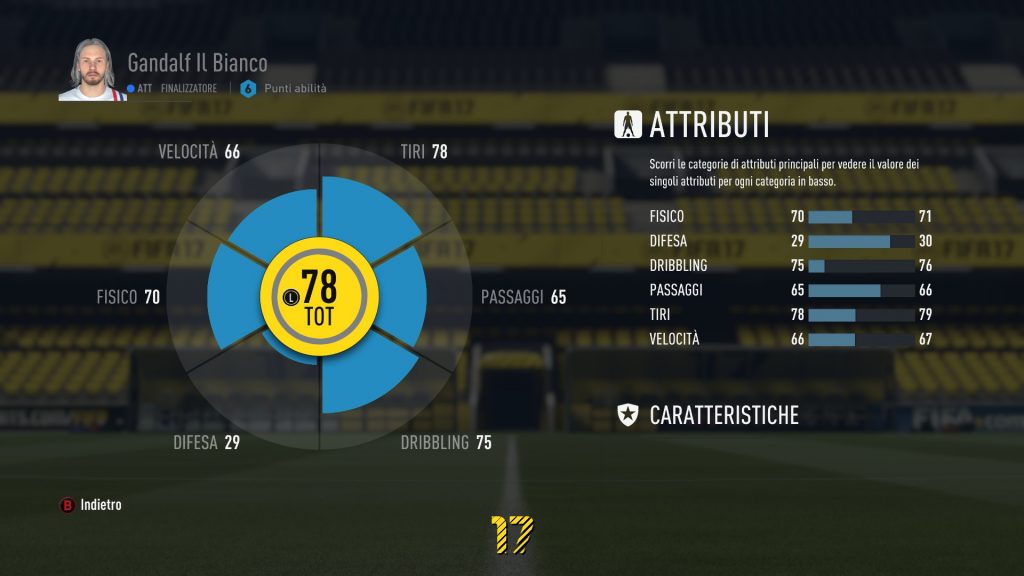Open the Attributi section
Screen dimensions: 1024x576
(708, 125)
